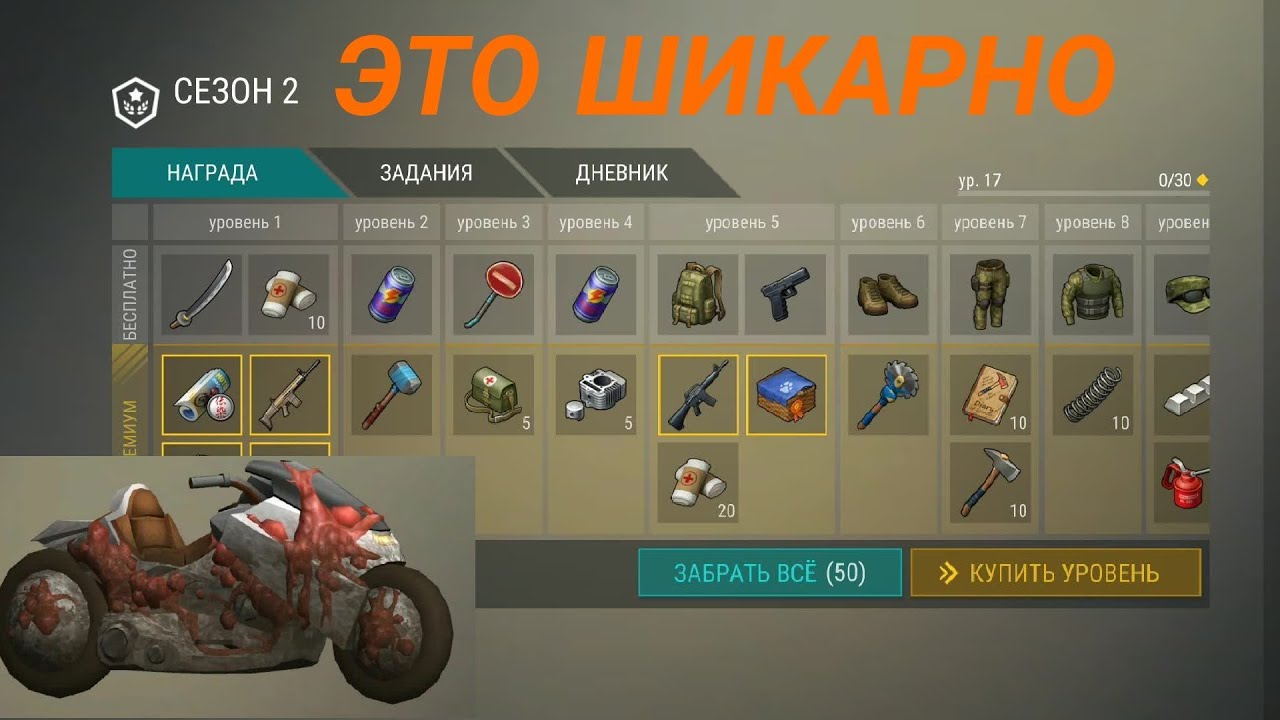Screen dimensions: 1280x720
Task: Select the katana sword reward
Action: tap(201, 294)
